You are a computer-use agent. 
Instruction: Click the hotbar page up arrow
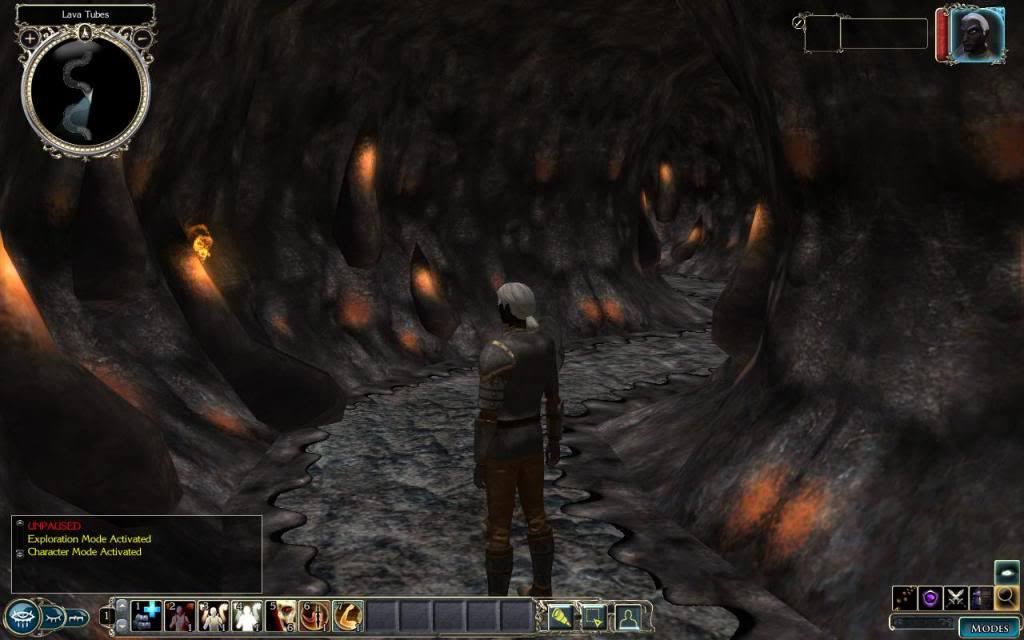coord(123,605)
